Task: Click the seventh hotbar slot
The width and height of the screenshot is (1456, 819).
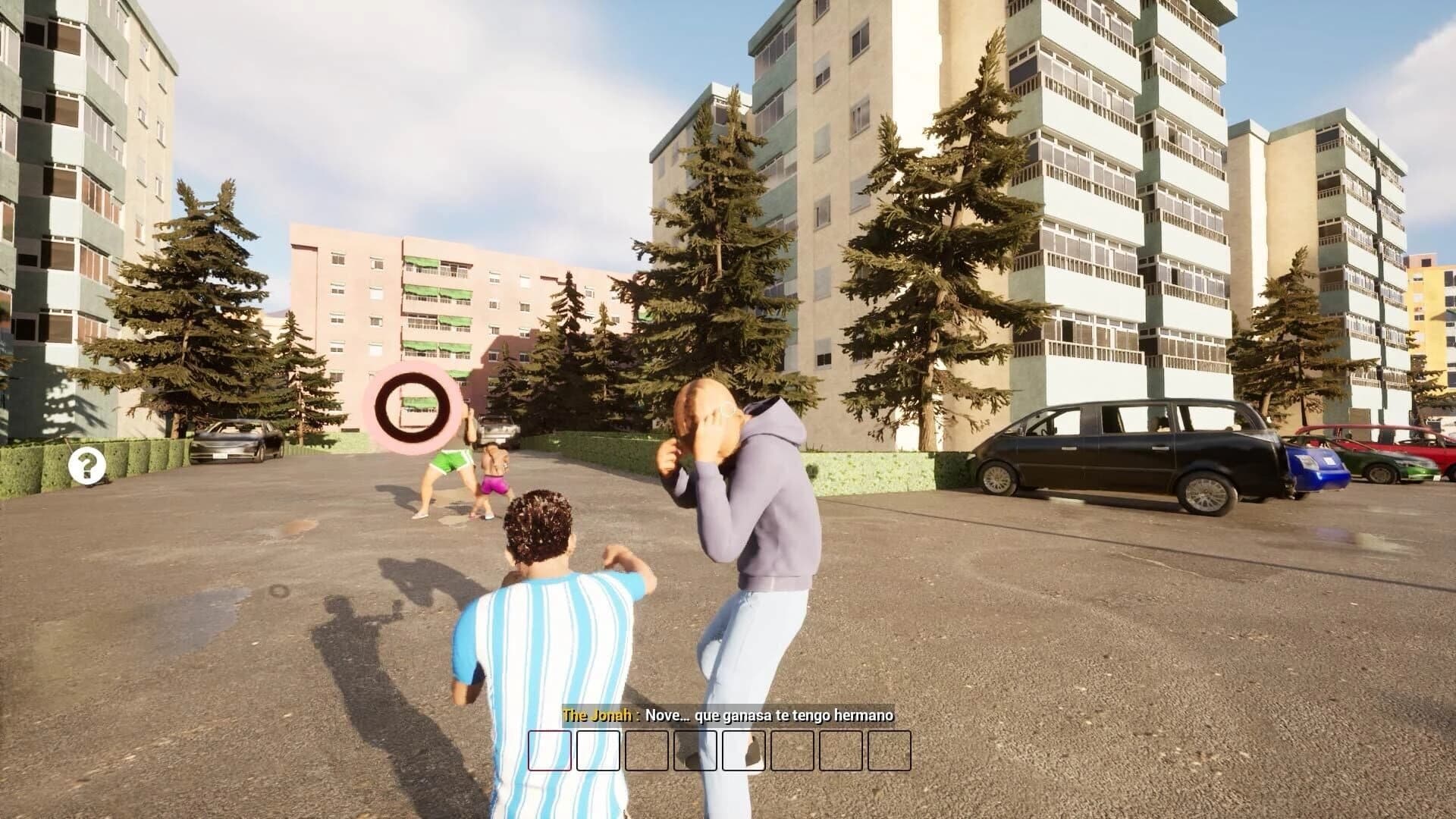Action: pyautogui.click(x=841, y=751)
